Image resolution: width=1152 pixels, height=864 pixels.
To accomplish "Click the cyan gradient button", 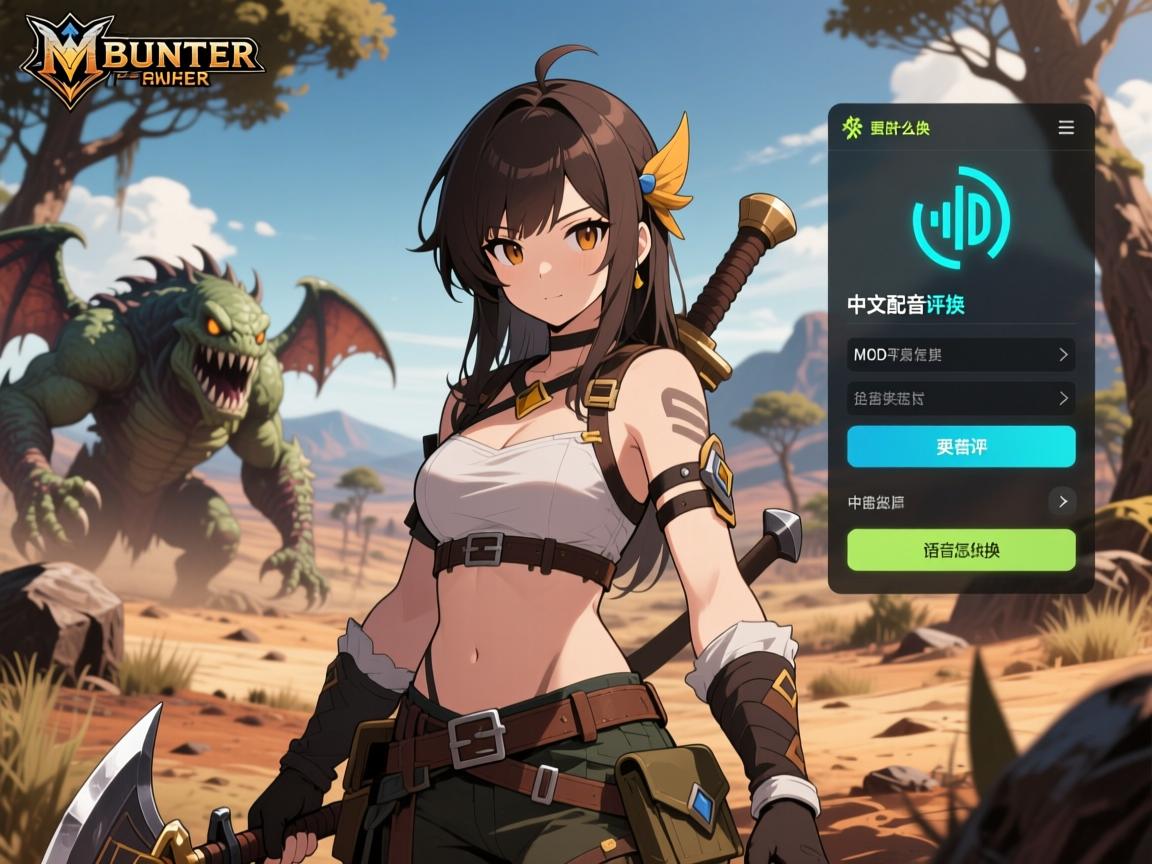I will pos(961,446).
